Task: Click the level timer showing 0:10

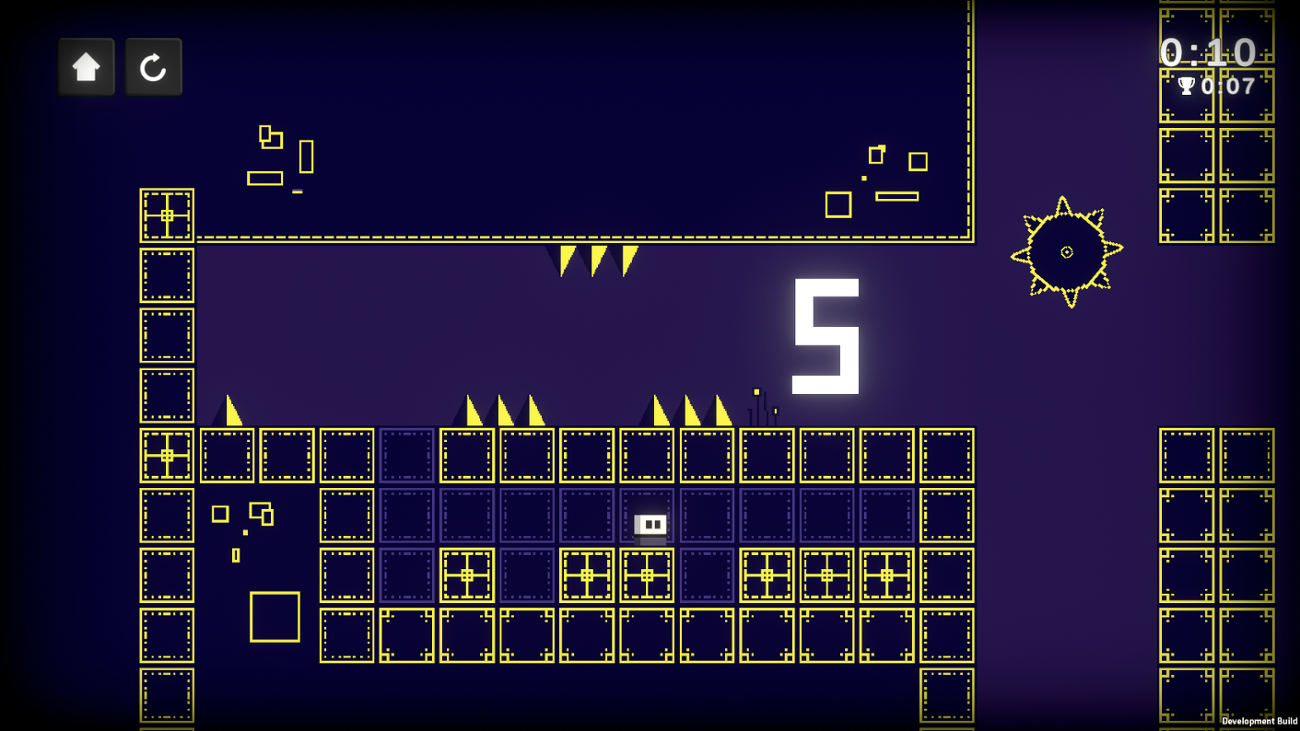Action: 1207,53
